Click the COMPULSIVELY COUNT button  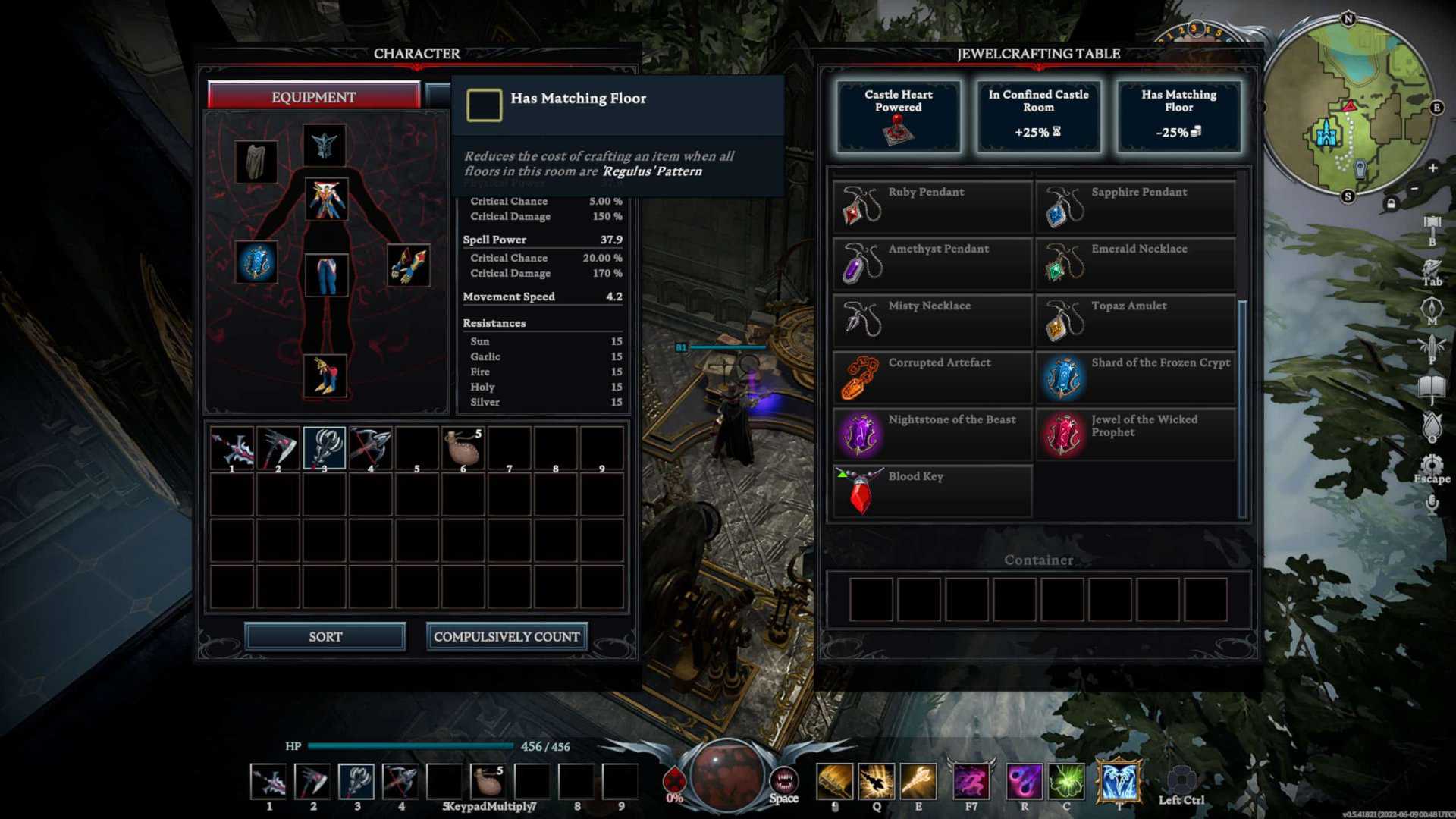[x=505, y=636]
